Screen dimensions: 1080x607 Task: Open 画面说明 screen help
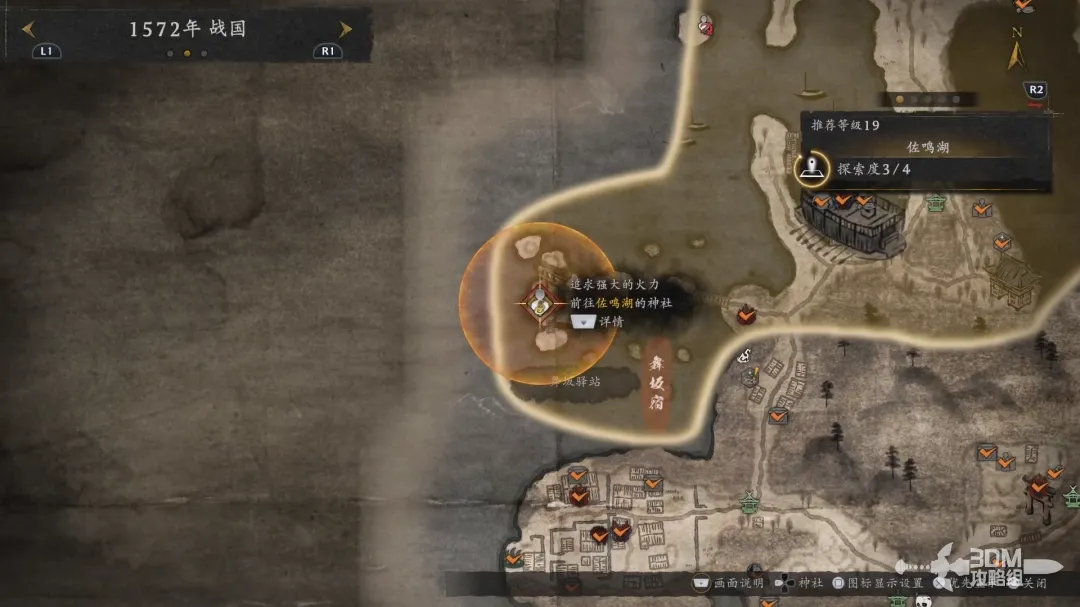coord(728,583)
